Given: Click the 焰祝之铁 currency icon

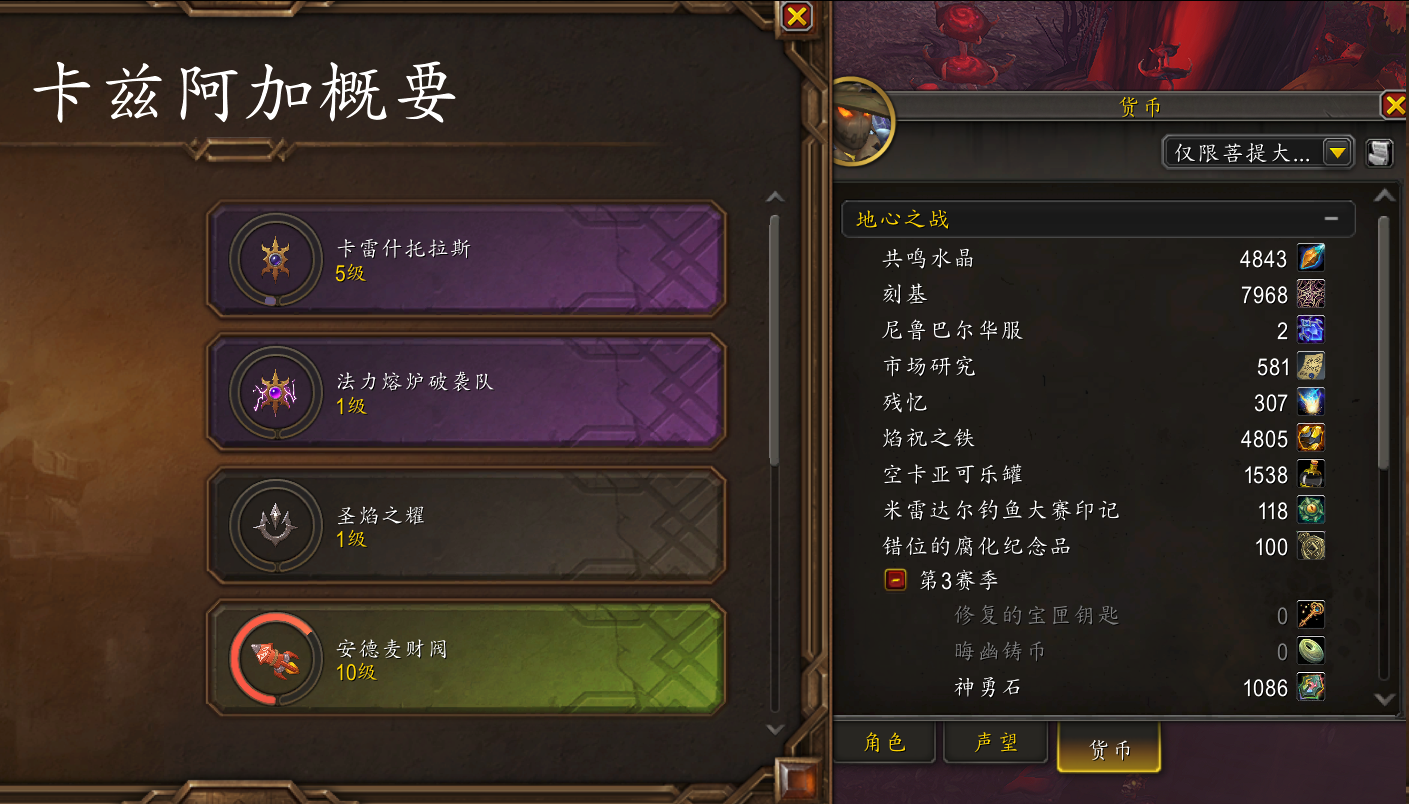Looking at the screenshot, I should point(1311,437).
